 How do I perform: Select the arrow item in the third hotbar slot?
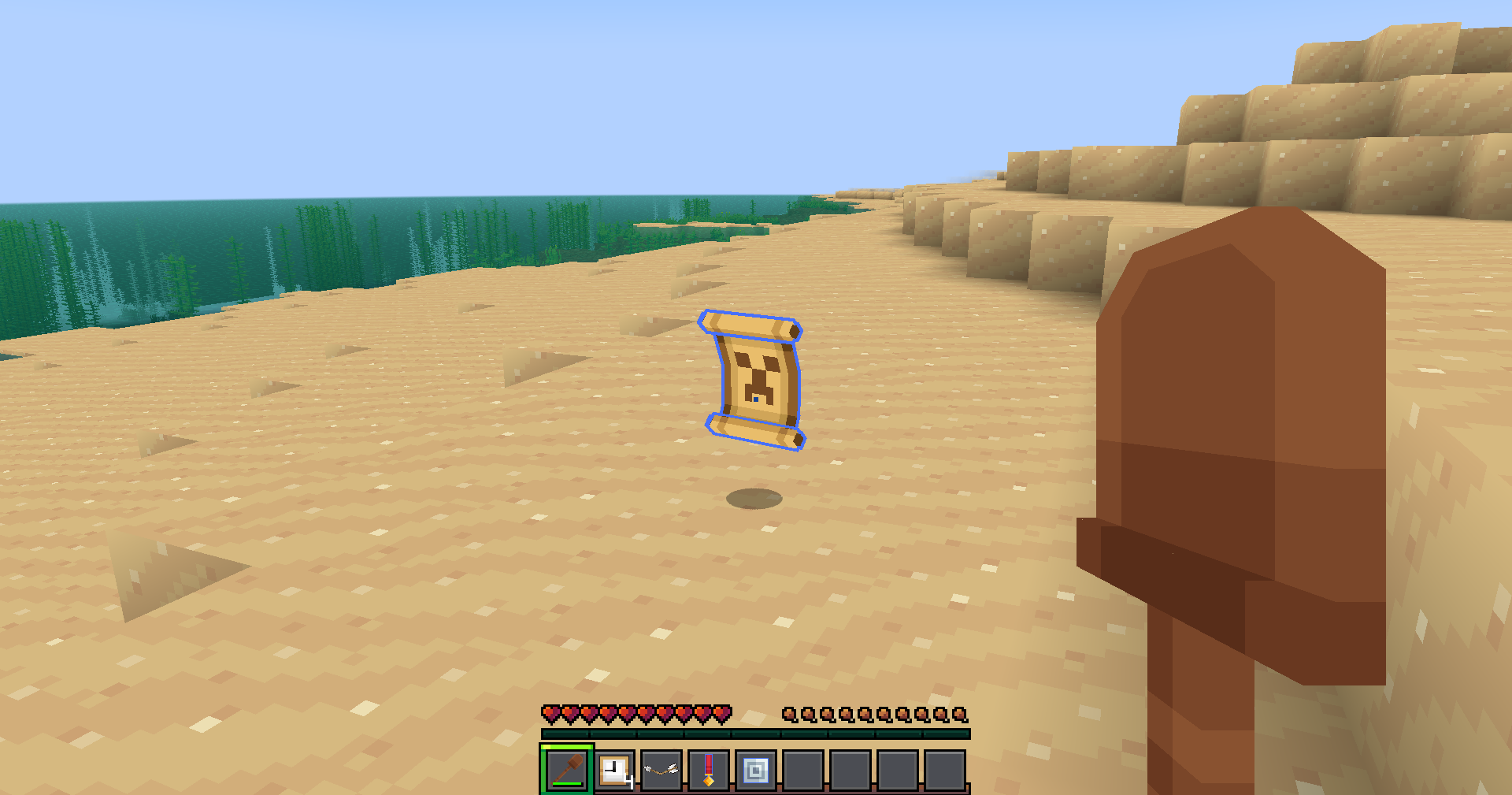coord(661,770)
